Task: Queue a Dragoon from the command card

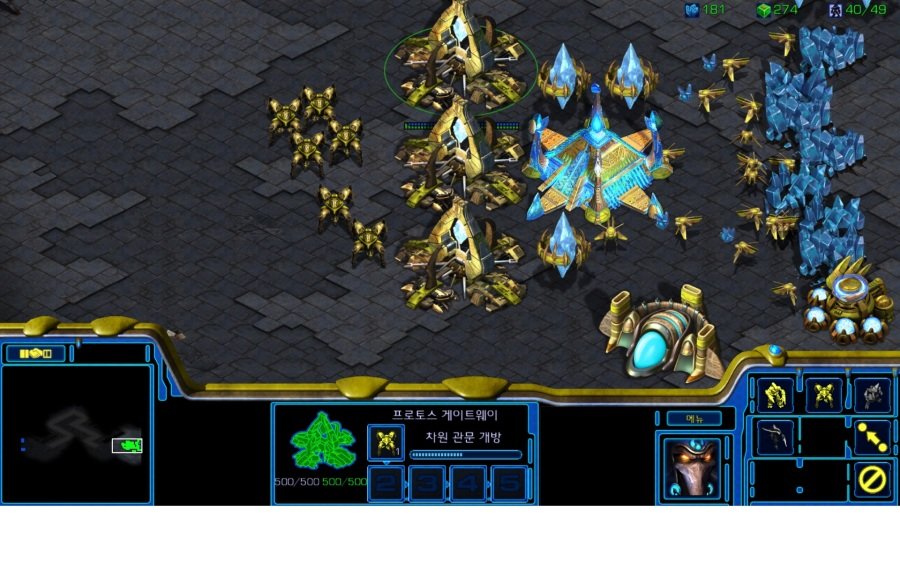Action: click(x=824, y=396)
